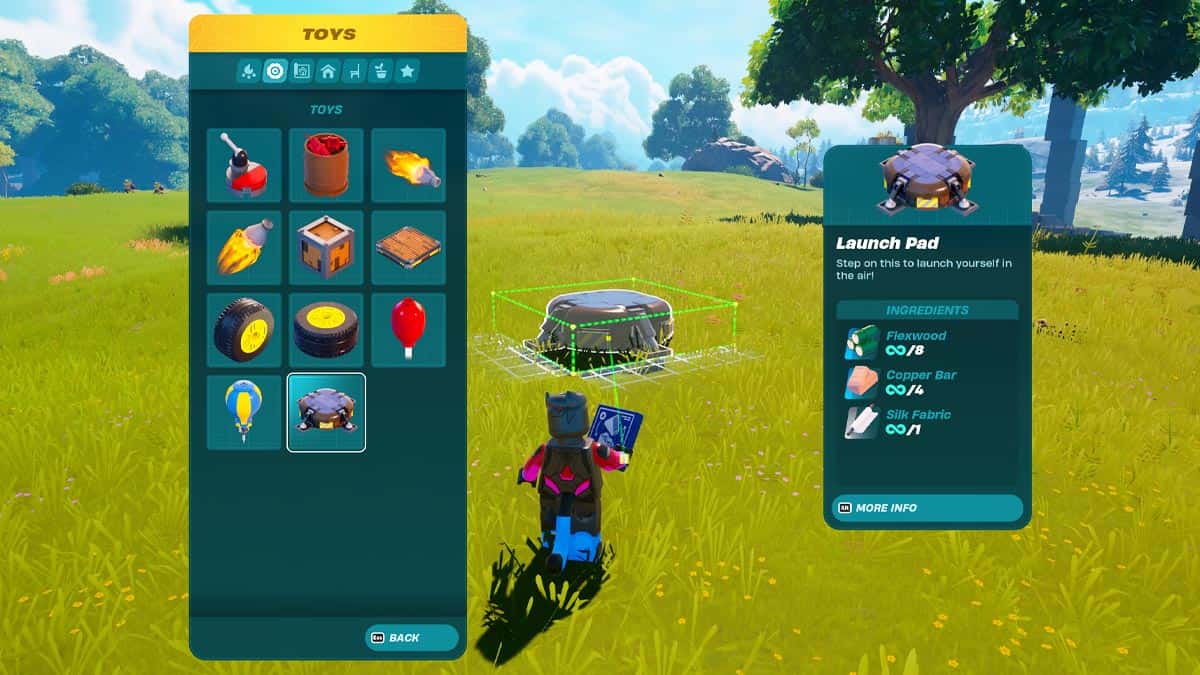Choose the barrel of red dynamite
The height and width of the screenshot is (675, 1200).
326,166
